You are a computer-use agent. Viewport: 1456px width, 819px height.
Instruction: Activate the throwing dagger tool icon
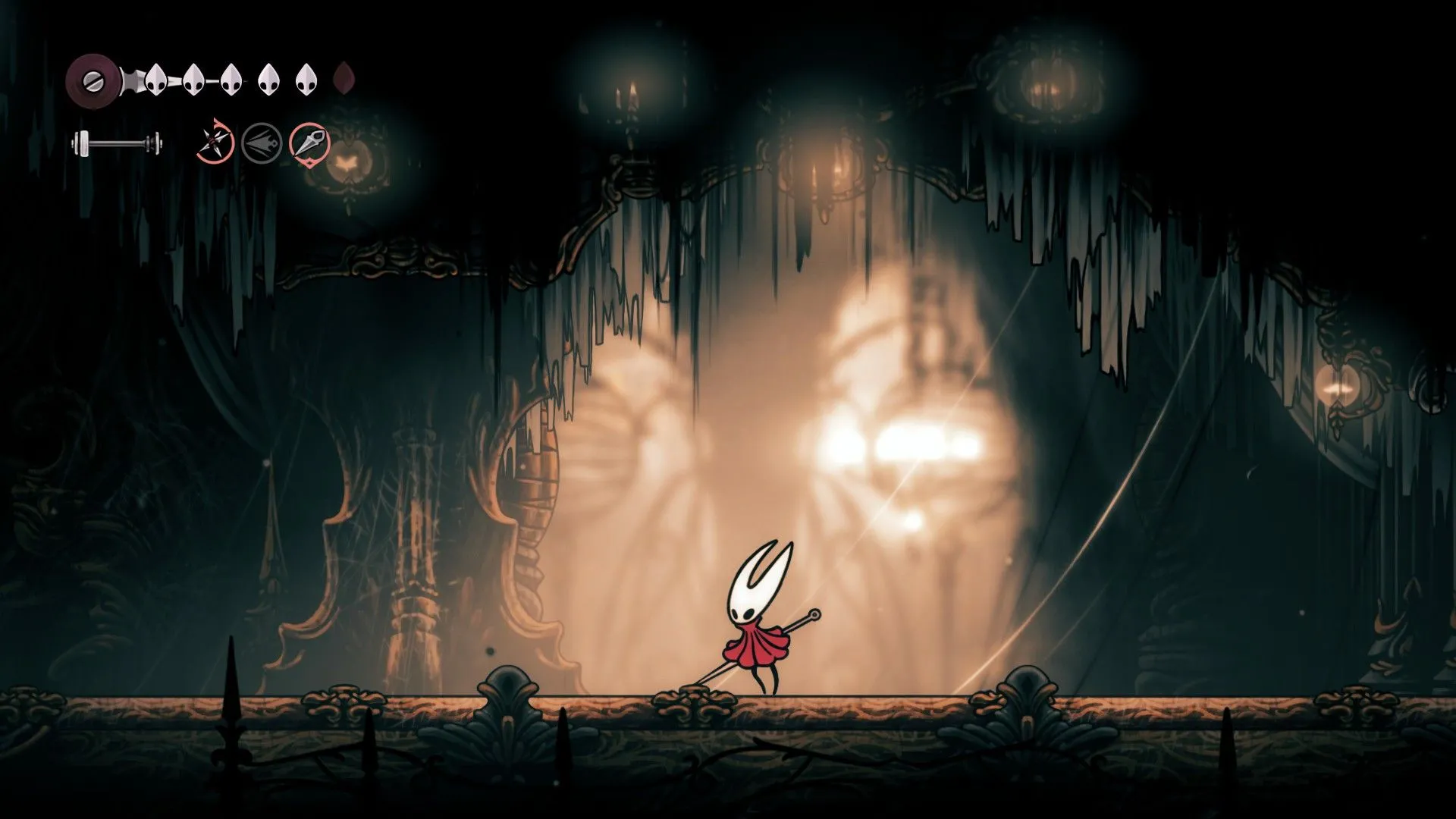tap(310, 142)
